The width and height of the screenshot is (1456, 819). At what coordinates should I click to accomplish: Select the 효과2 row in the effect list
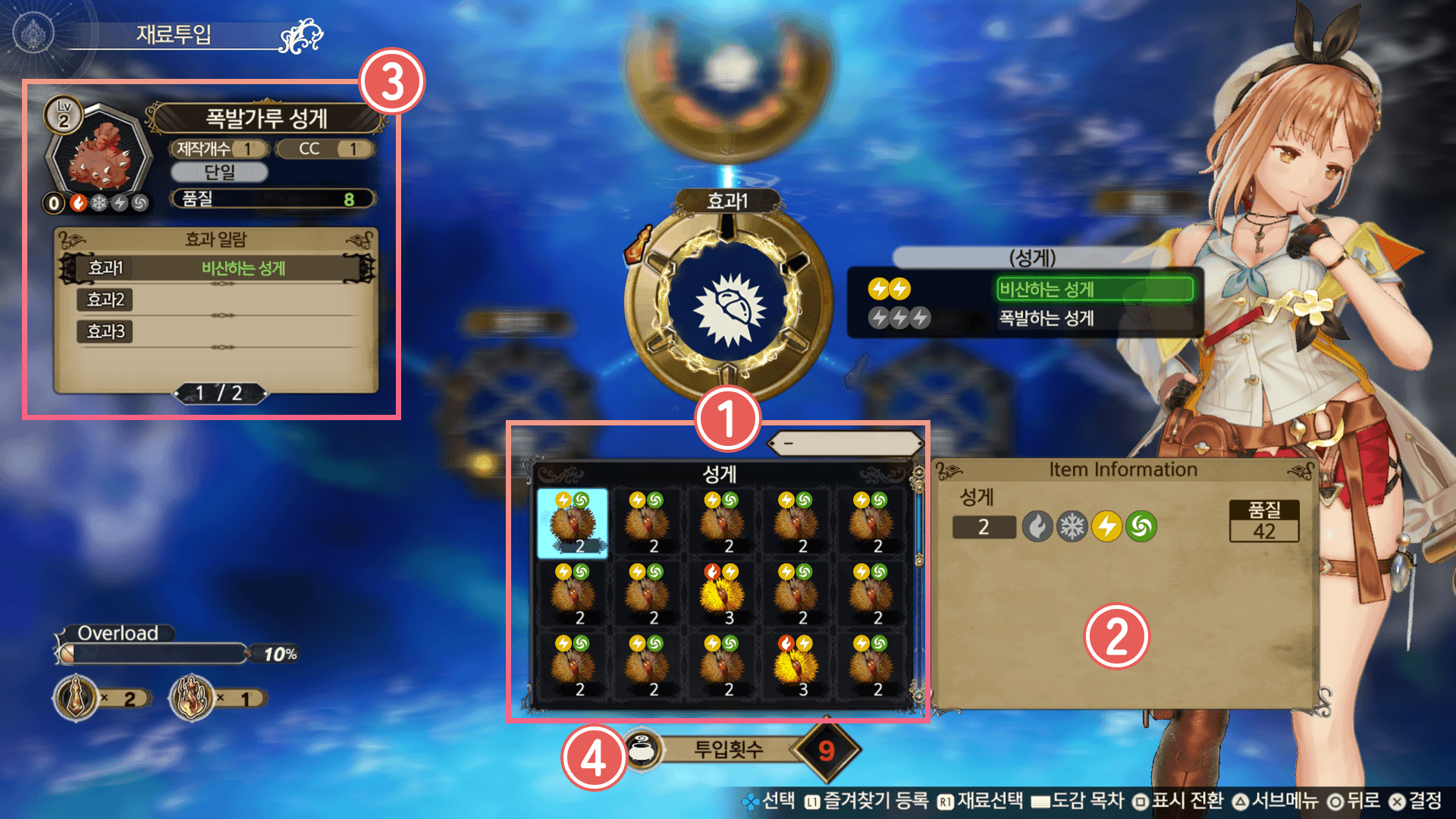(217, 300)
